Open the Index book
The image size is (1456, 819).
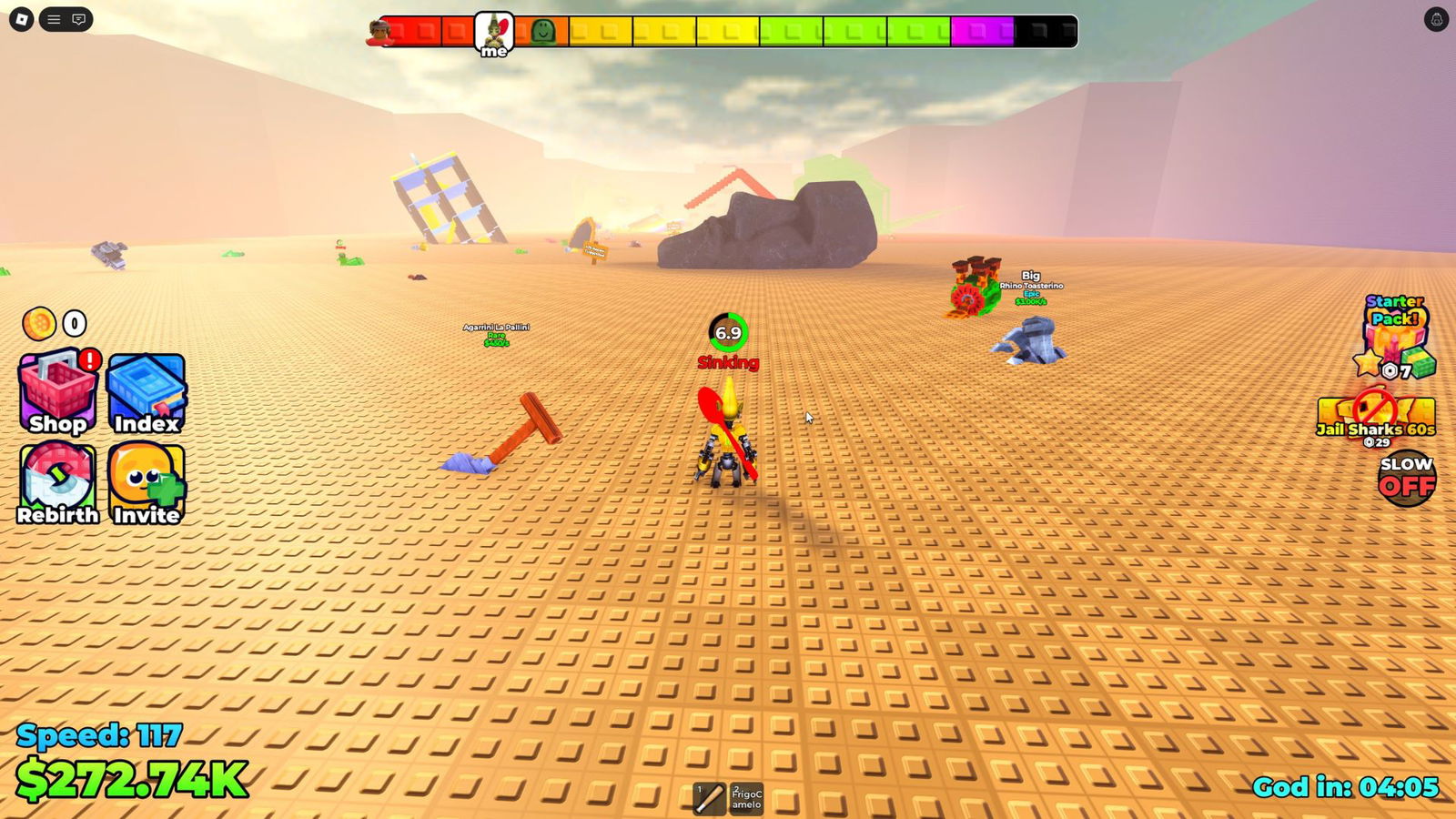point(147,393)
